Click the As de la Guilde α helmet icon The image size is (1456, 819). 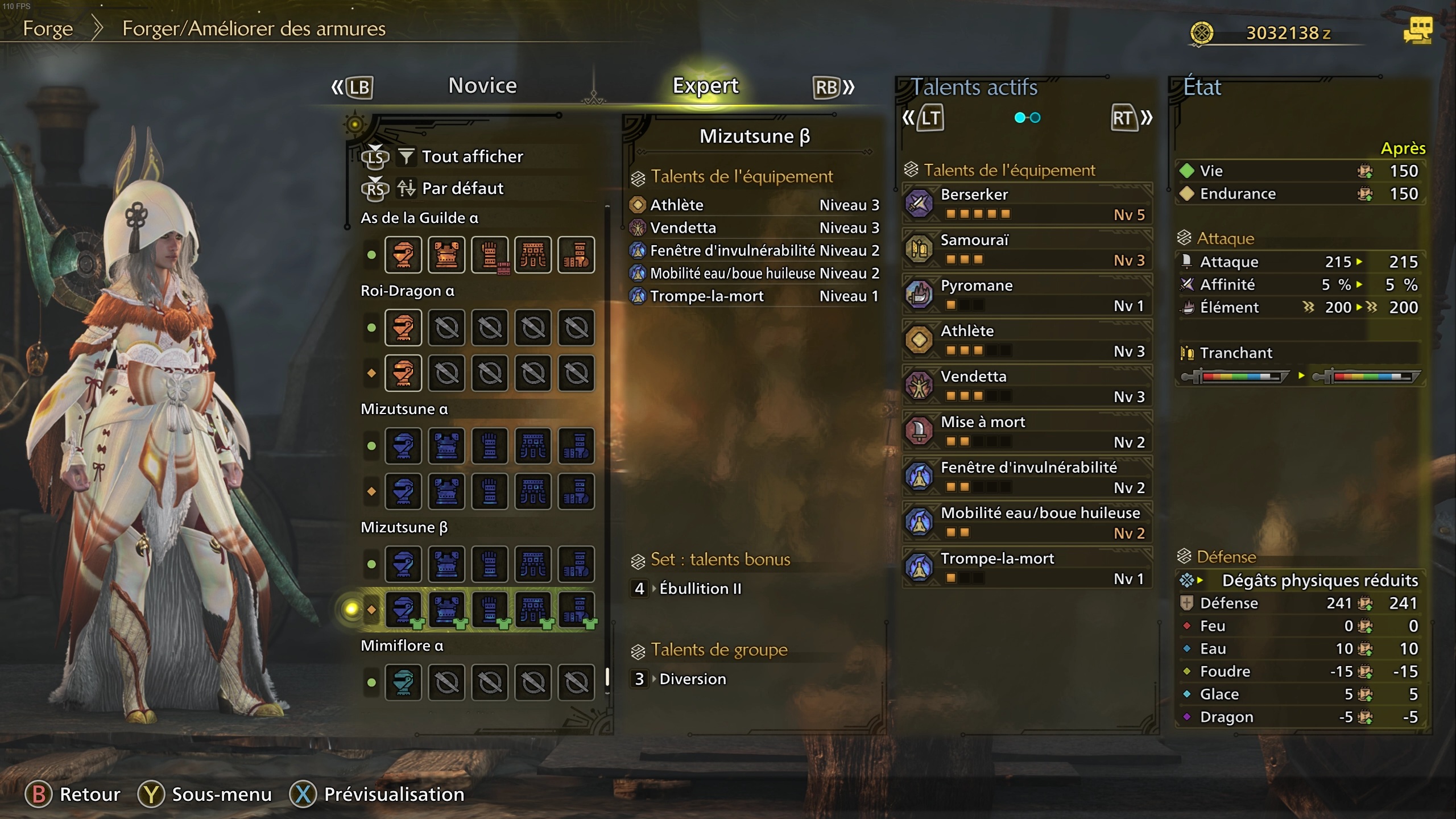[404, 255]
